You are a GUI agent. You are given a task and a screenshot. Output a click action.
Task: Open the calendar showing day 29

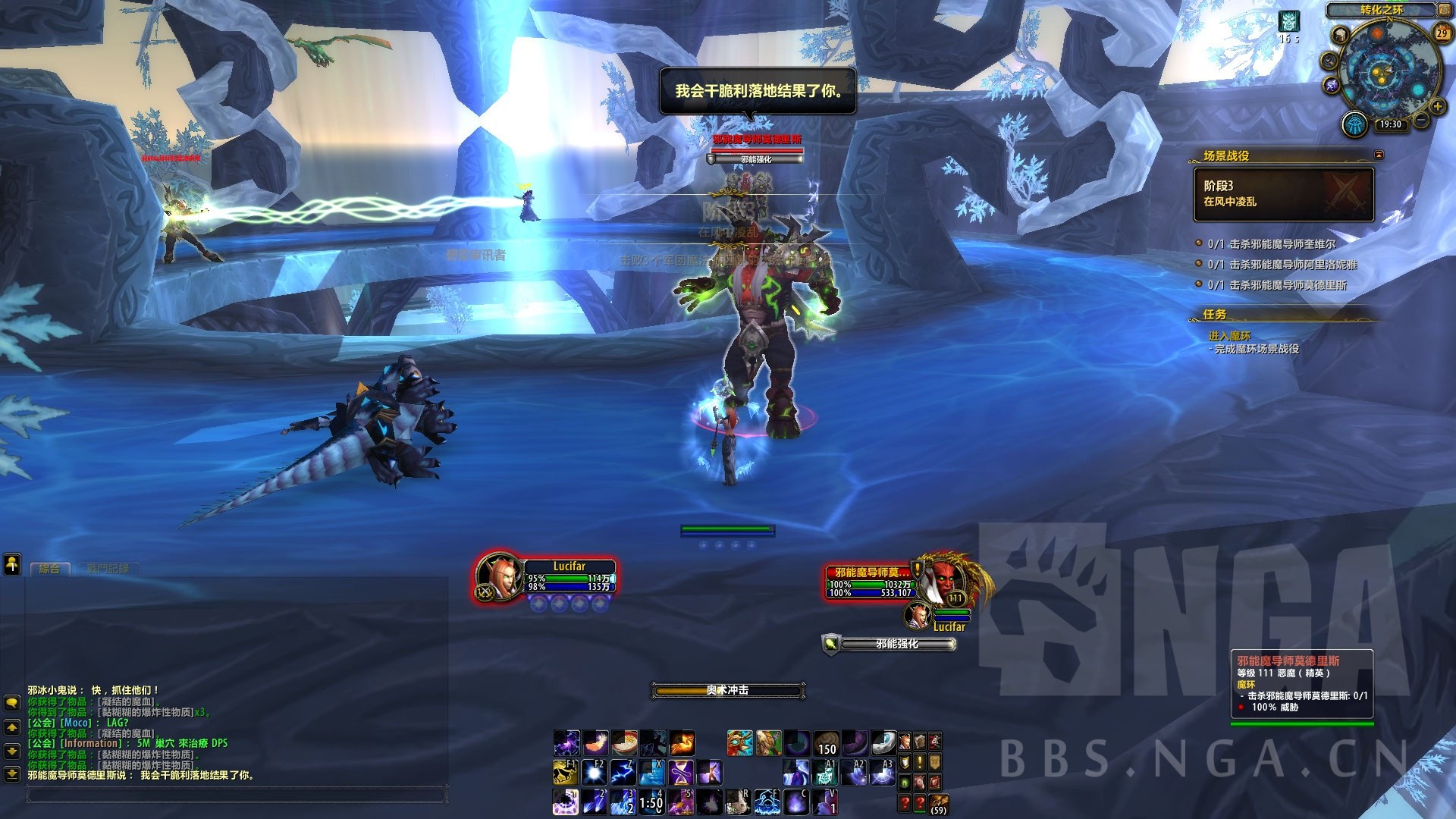(1442, 33)
